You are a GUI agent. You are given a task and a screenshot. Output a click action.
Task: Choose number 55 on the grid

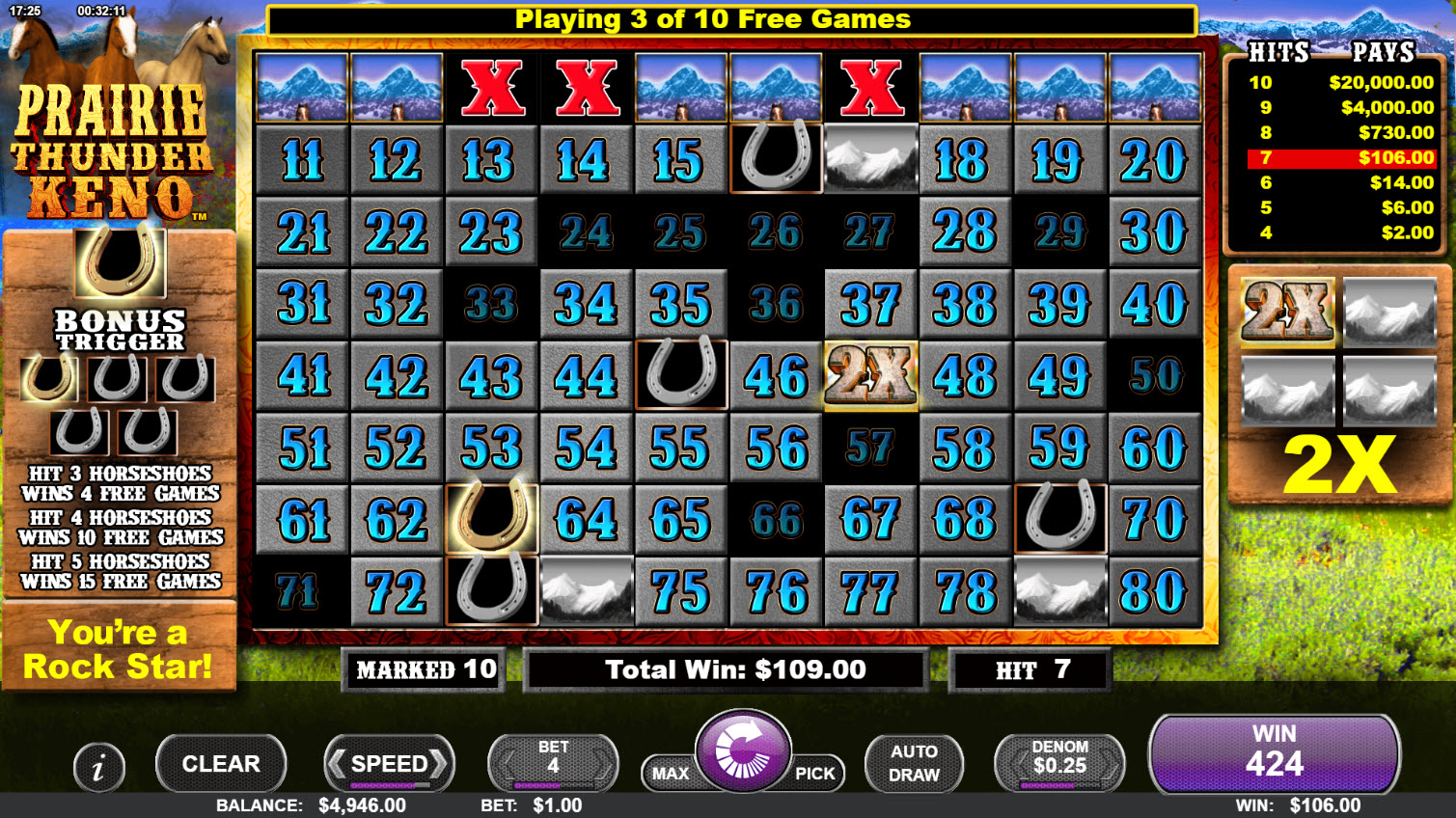(x=680, y=449)
